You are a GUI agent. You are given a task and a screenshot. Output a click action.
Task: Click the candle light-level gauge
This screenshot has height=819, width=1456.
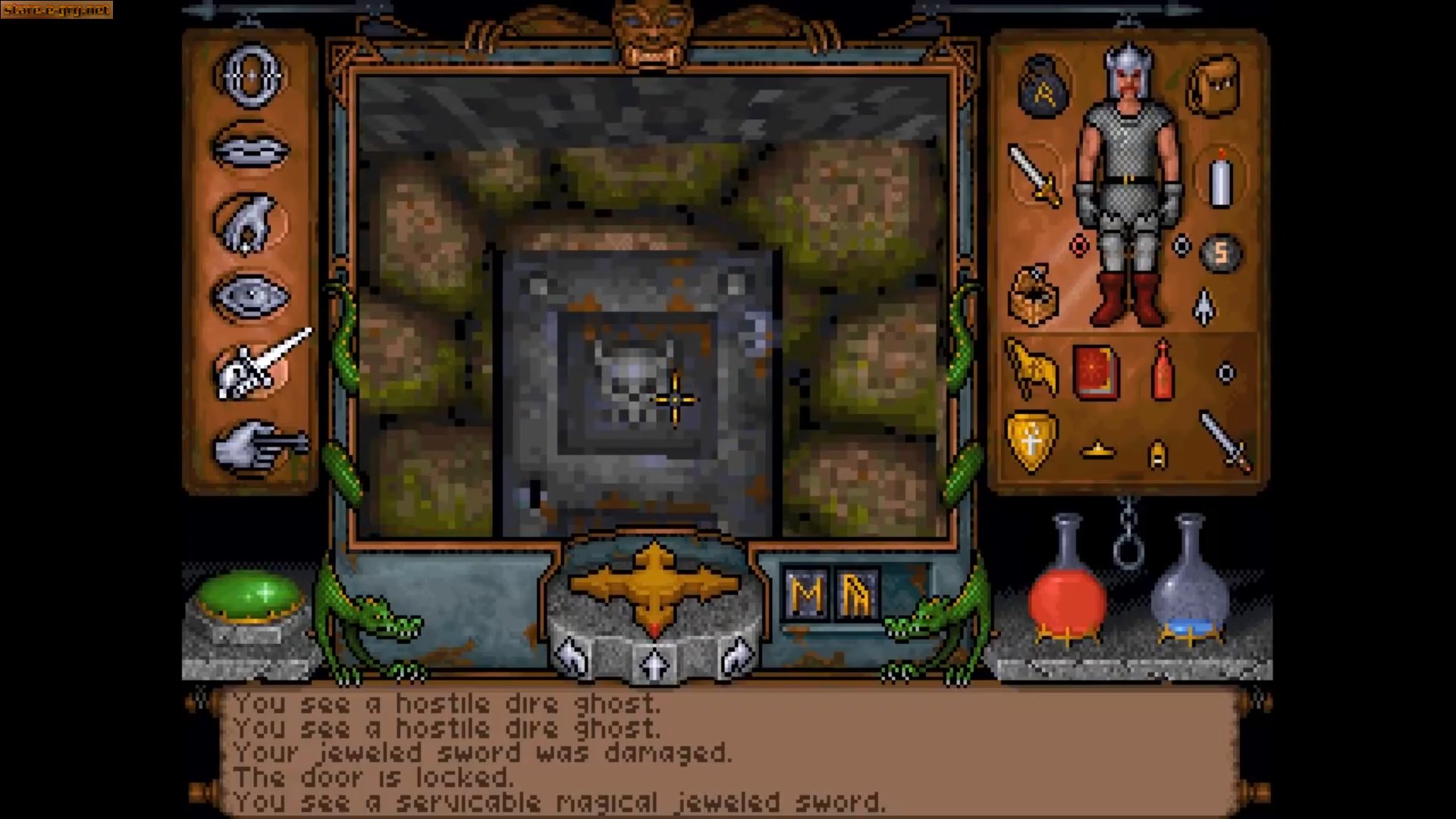(x=1219, y=181)
